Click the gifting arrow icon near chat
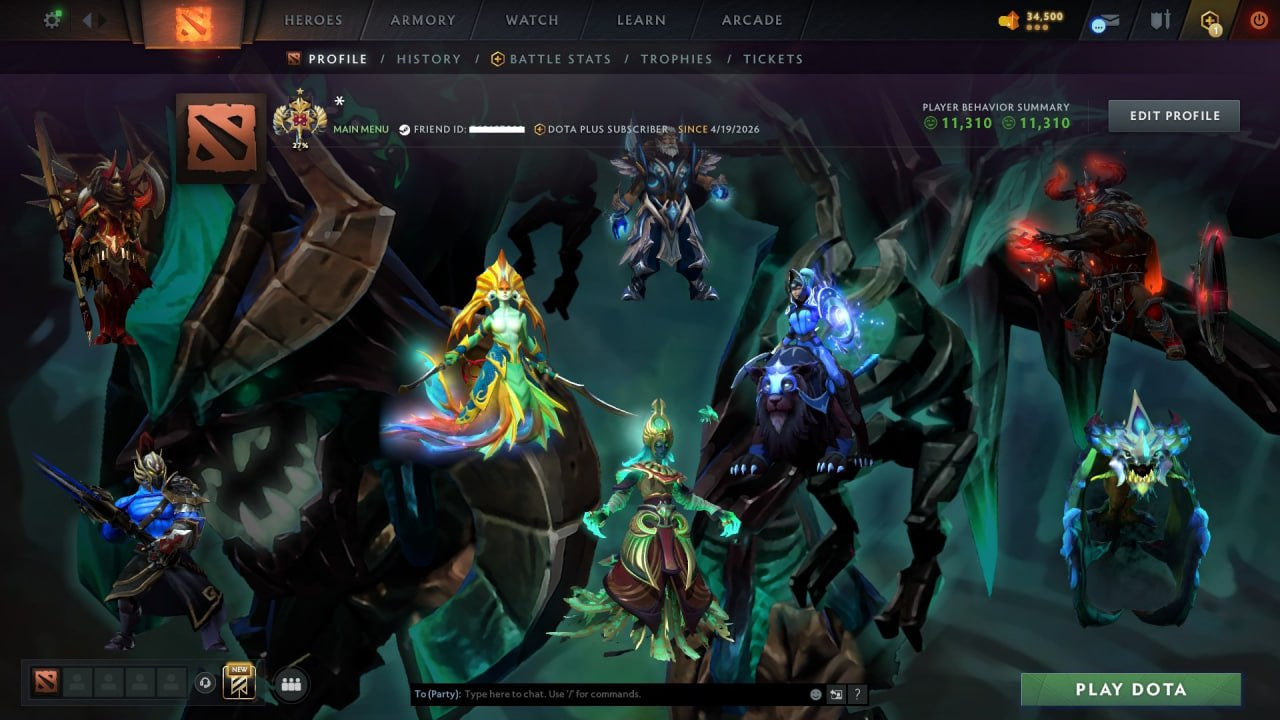1280x720 pixels. tap(834, 692)
